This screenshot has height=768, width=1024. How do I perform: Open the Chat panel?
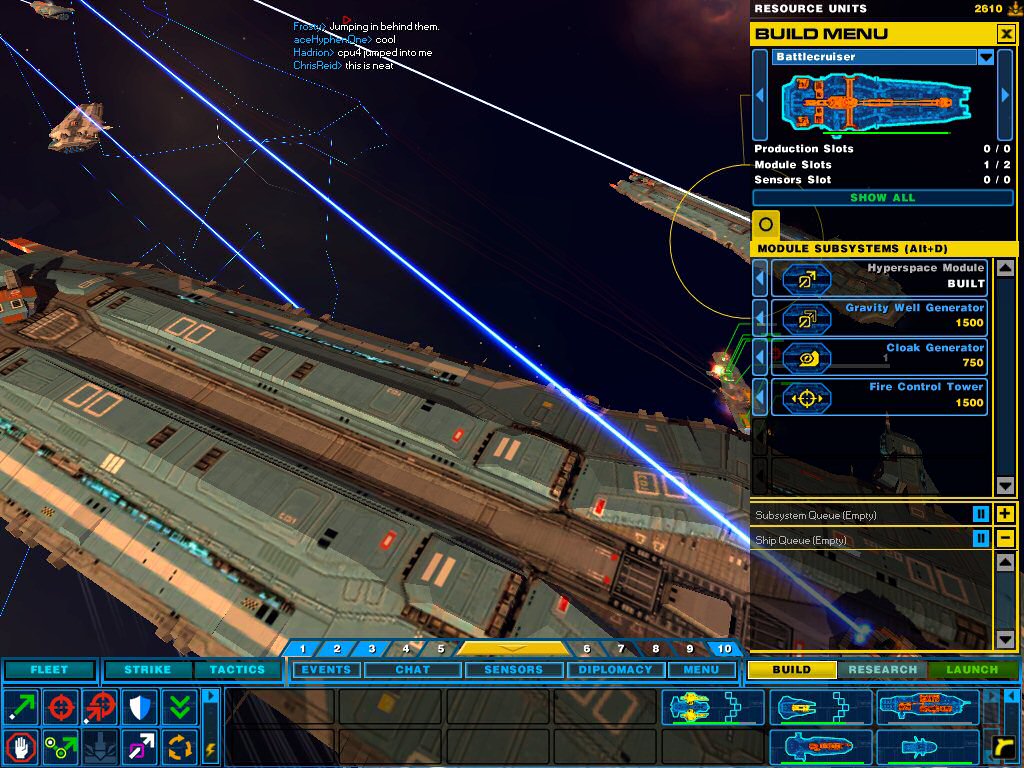point(412,669)
